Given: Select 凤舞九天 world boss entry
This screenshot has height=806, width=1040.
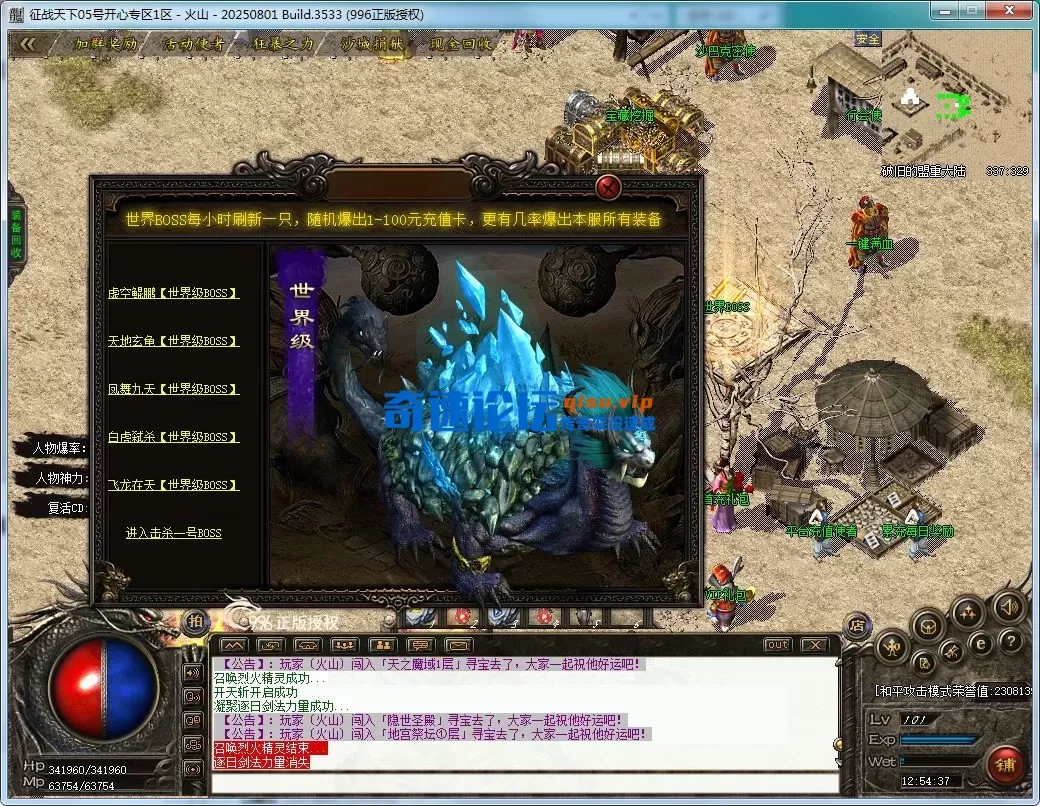Looking at the screenshot, I should pos(173,389).
